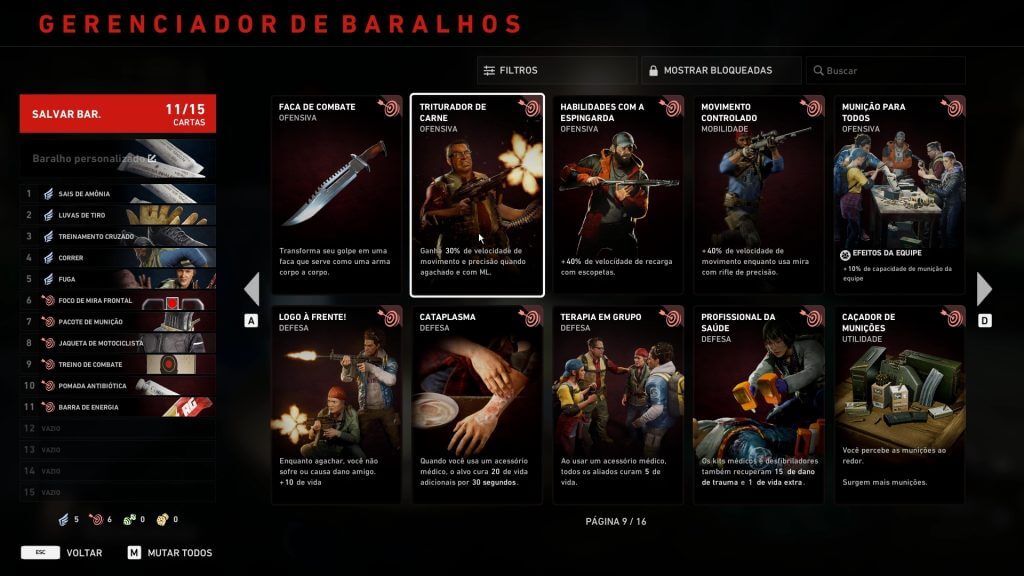Add the Munição para Todos card
Viewport: 1024px width, 576px height.
899,195
